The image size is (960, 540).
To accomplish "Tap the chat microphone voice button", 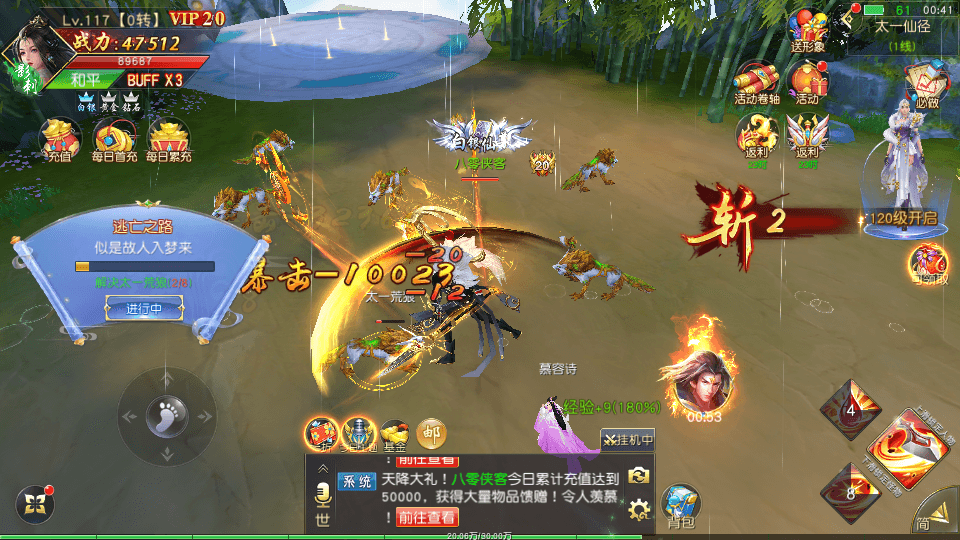I will [322, 493].
